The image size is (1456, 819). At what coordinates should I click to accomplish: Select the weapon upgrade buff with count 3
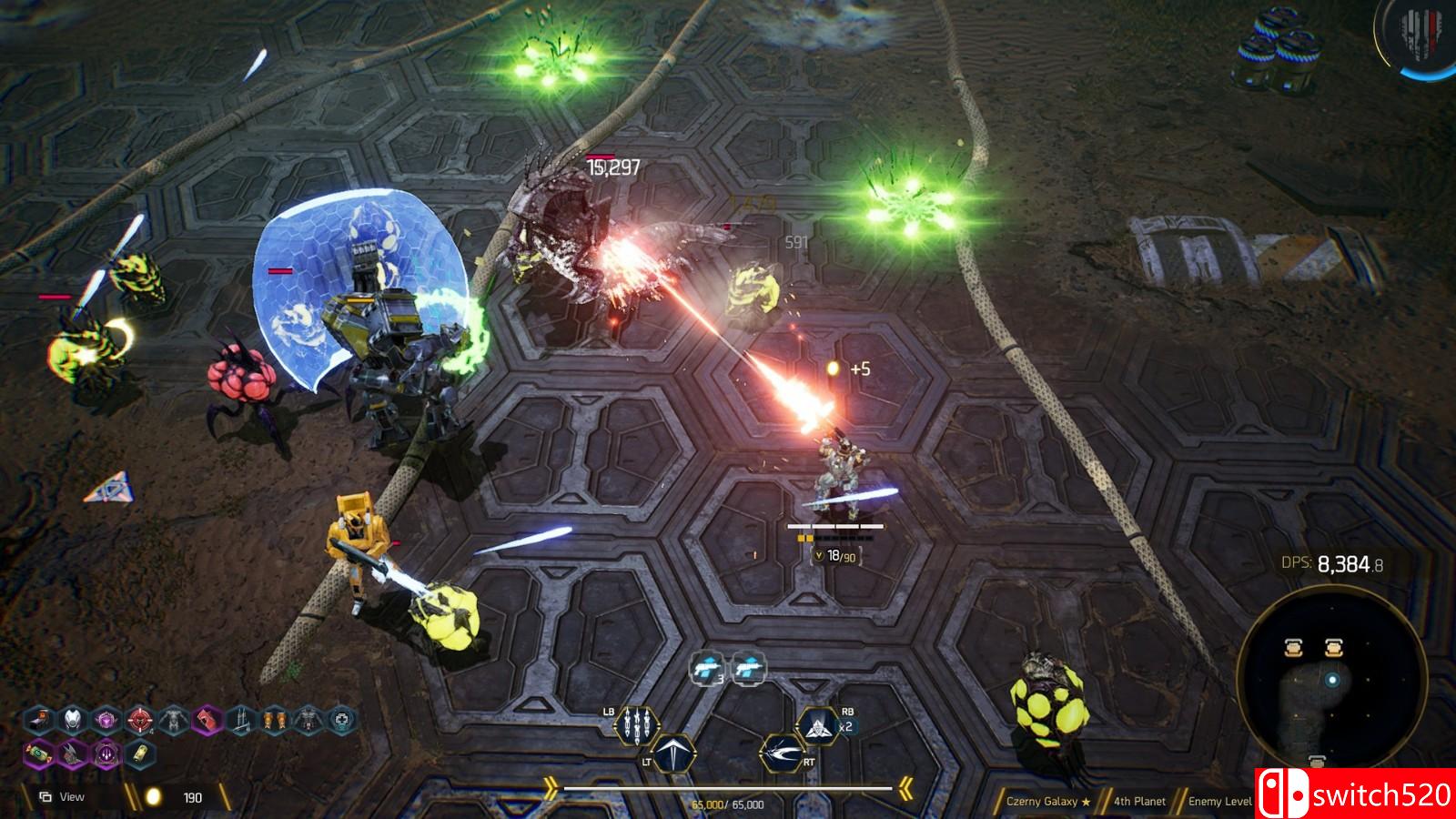(x=707, y=669)
